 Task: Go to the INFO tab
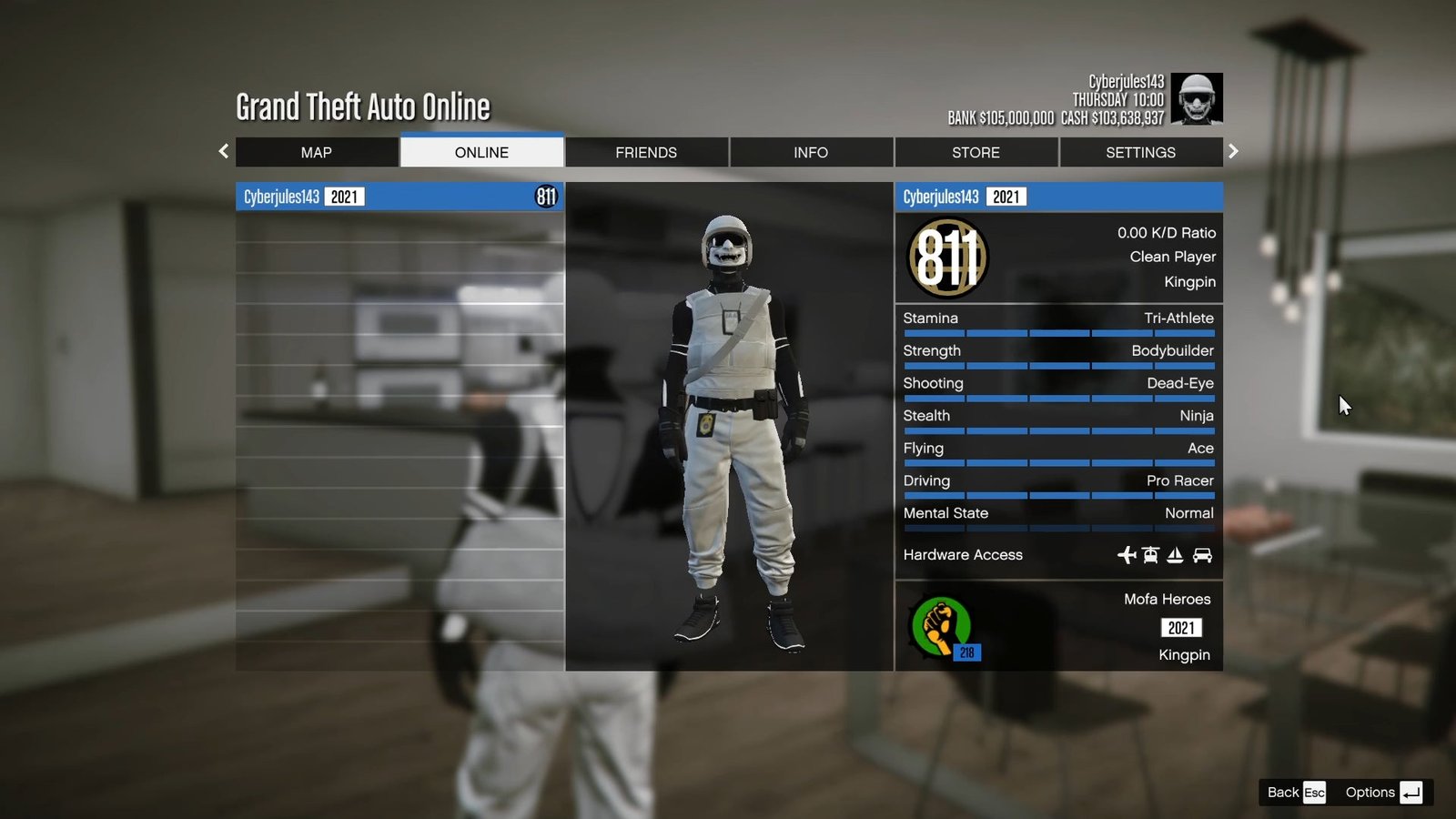tap(811, 153)
